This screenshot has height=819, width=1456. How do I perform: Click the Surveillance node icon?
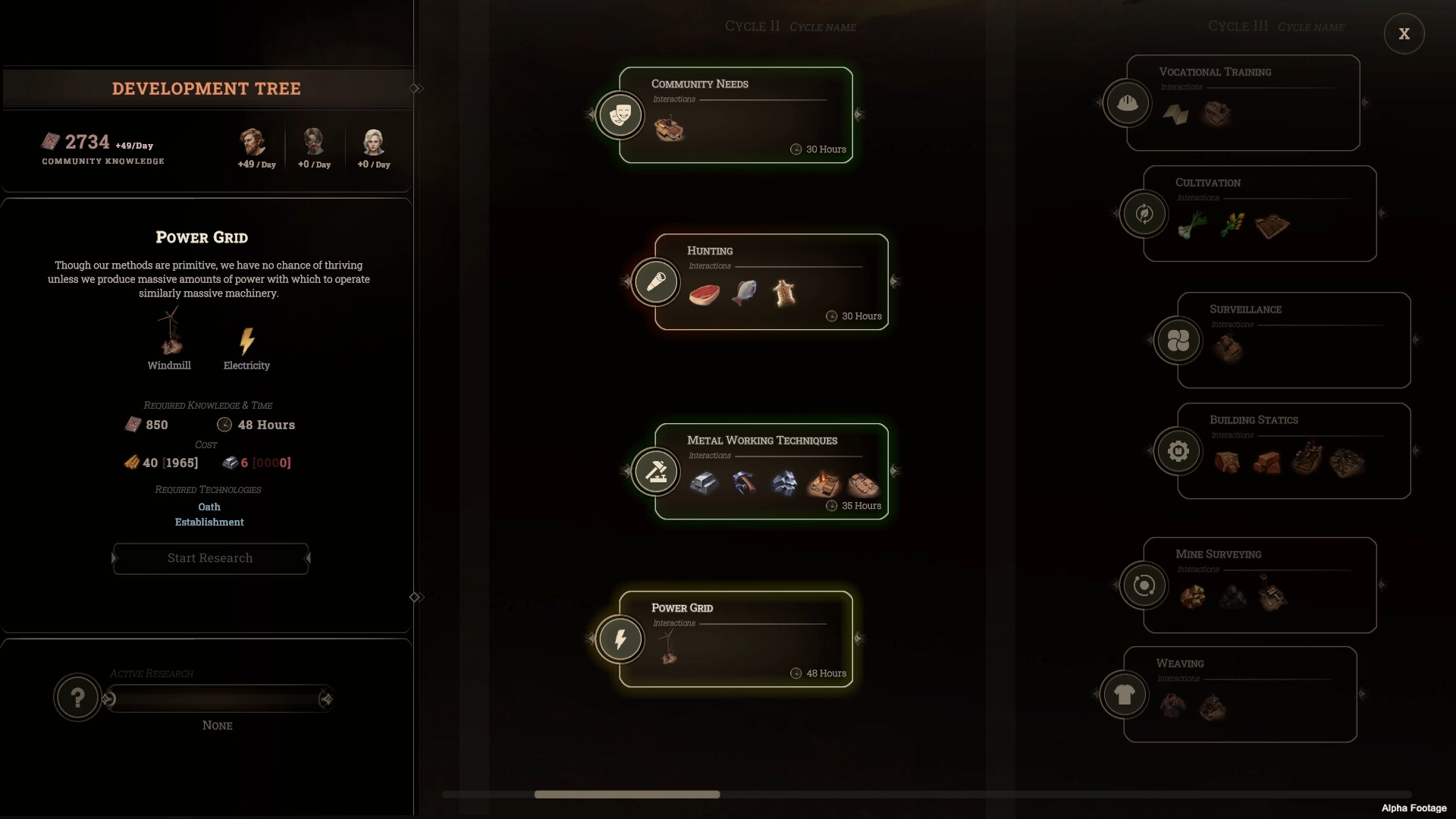coord(1178,340)
